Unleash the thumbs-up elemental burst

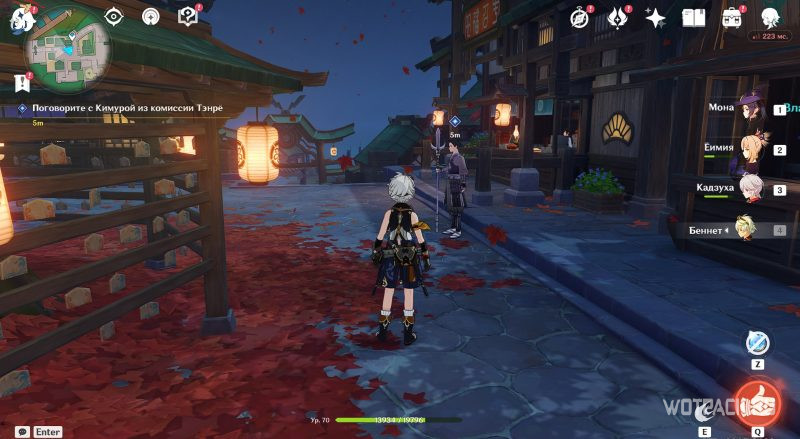click(x=759, y=401)
